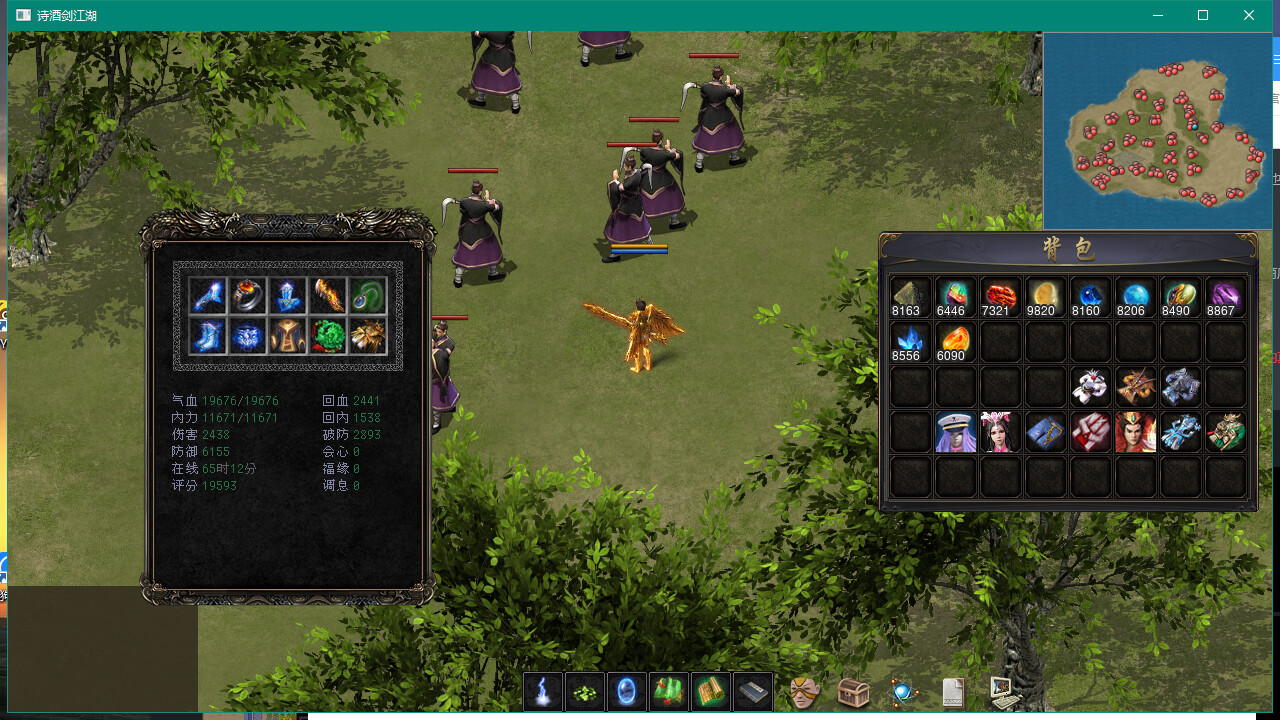Select the glowing blue boots slot
This screenshot has height=720, width=1280.
point(208,336)
